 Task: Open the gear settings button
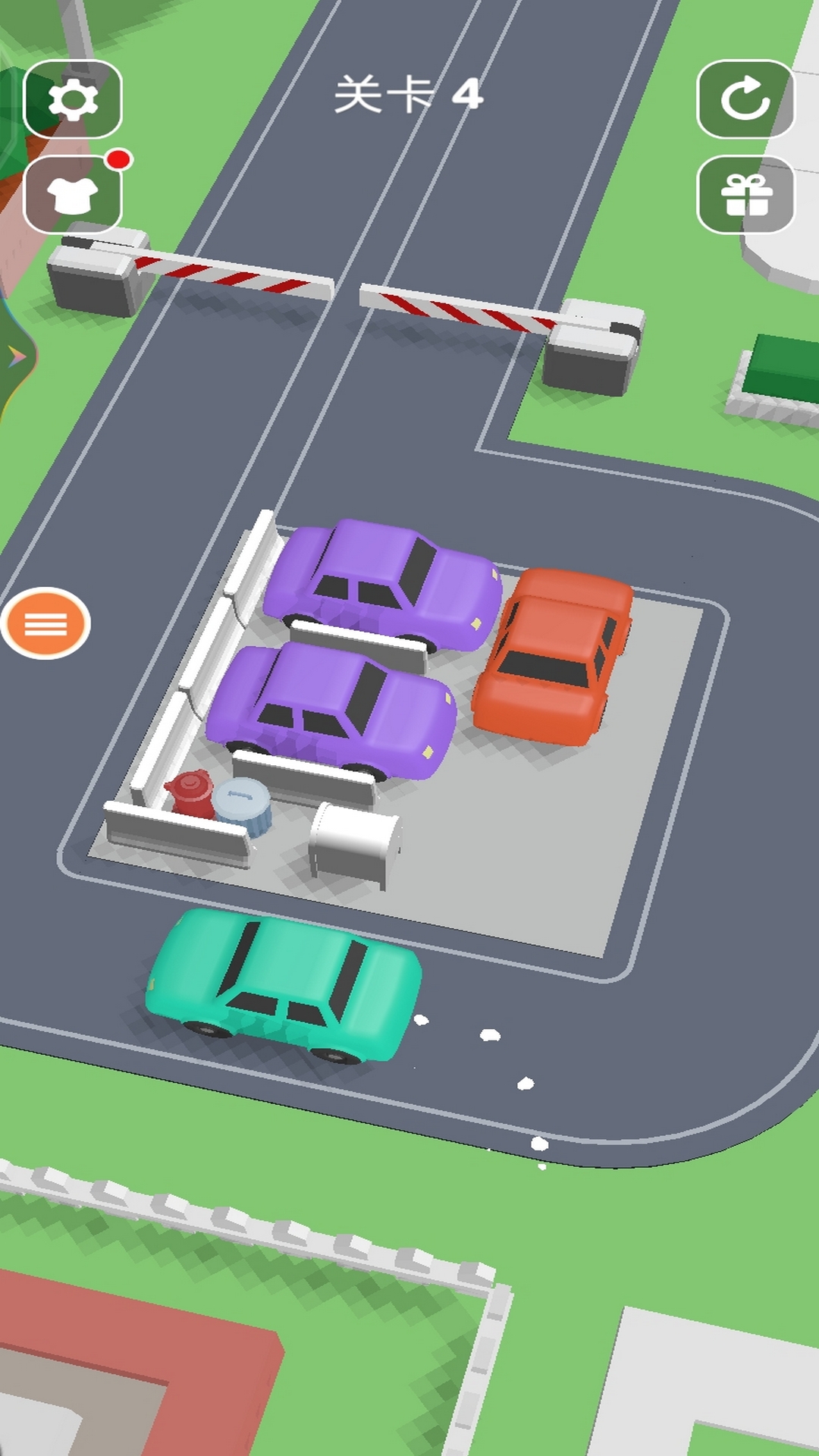pyautogui.click(x=73, y=99)
